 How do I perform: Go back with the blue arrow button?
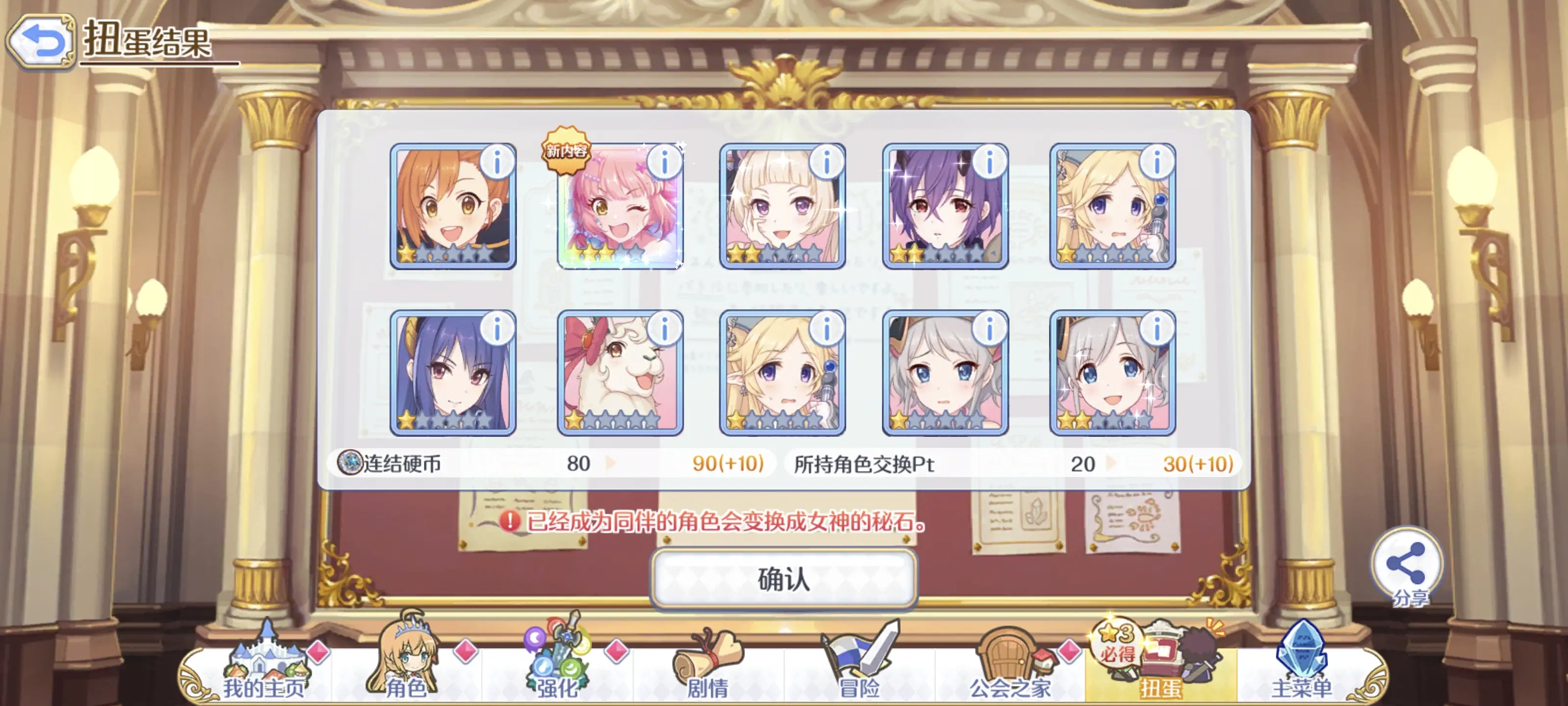coord(41,41)
